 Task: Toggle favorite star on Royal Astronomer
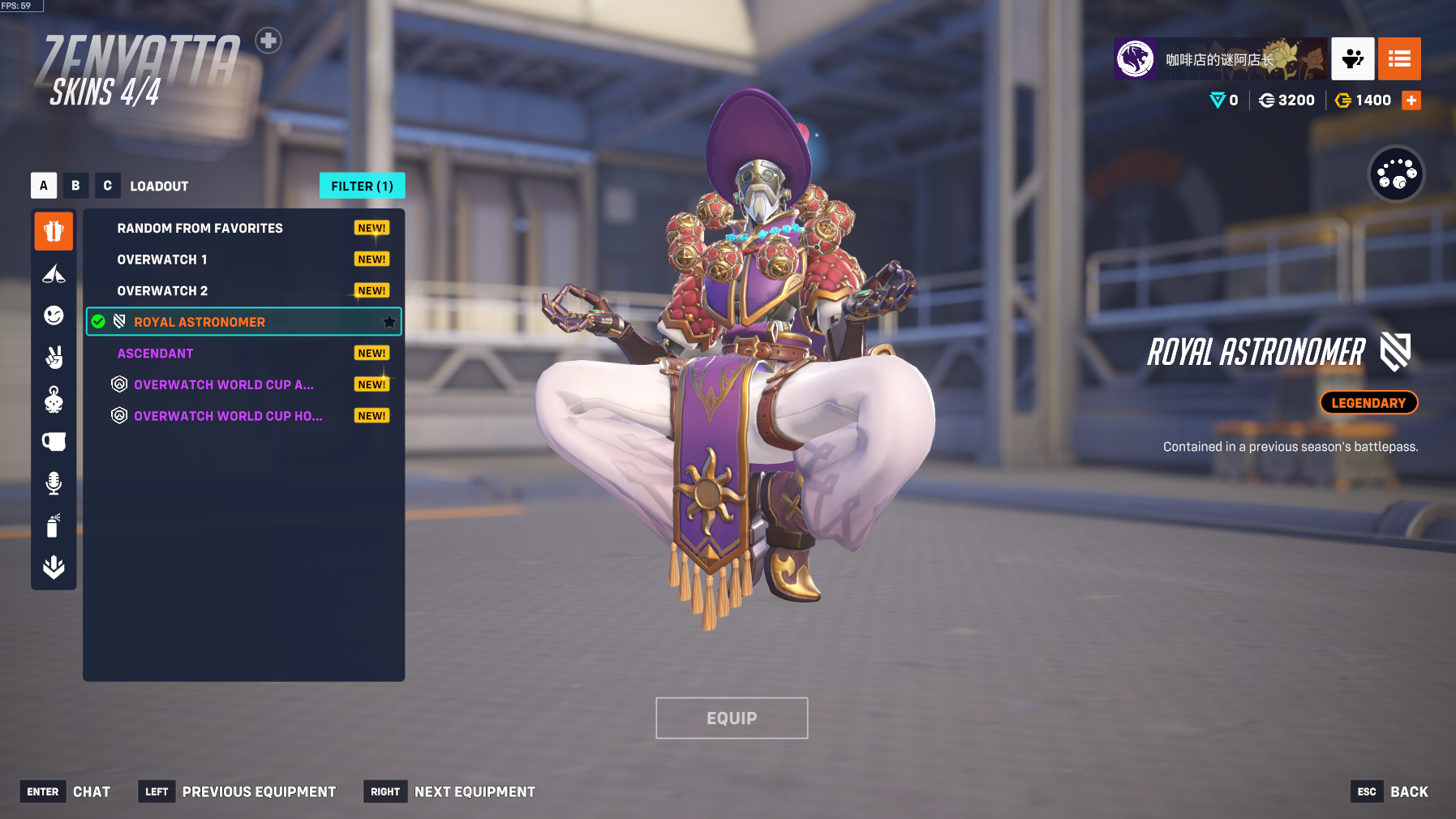click(389, 322)
